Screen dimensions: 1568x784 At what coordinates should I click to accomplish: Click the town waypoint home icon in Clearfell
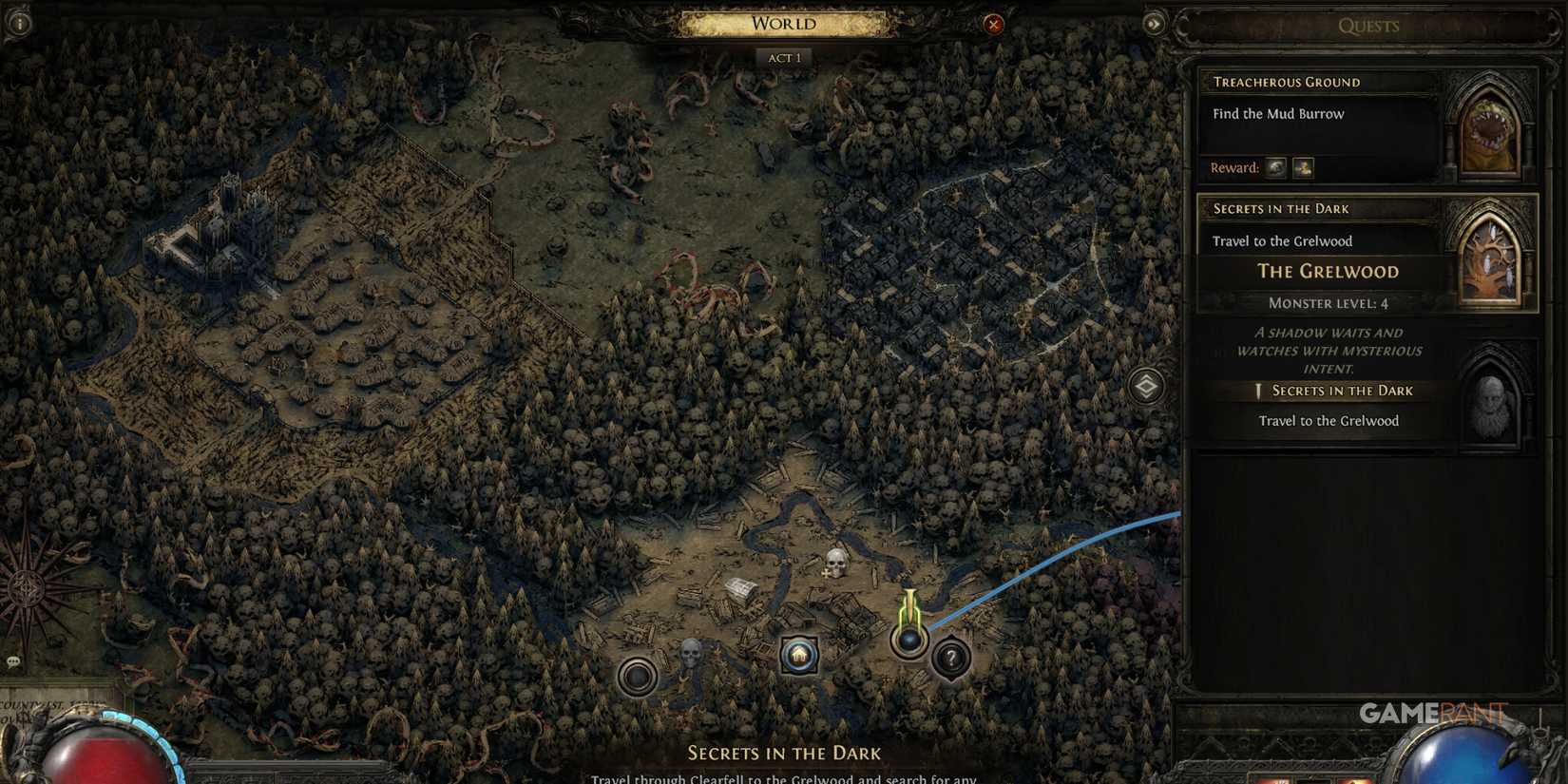click(x=798, y=654)
